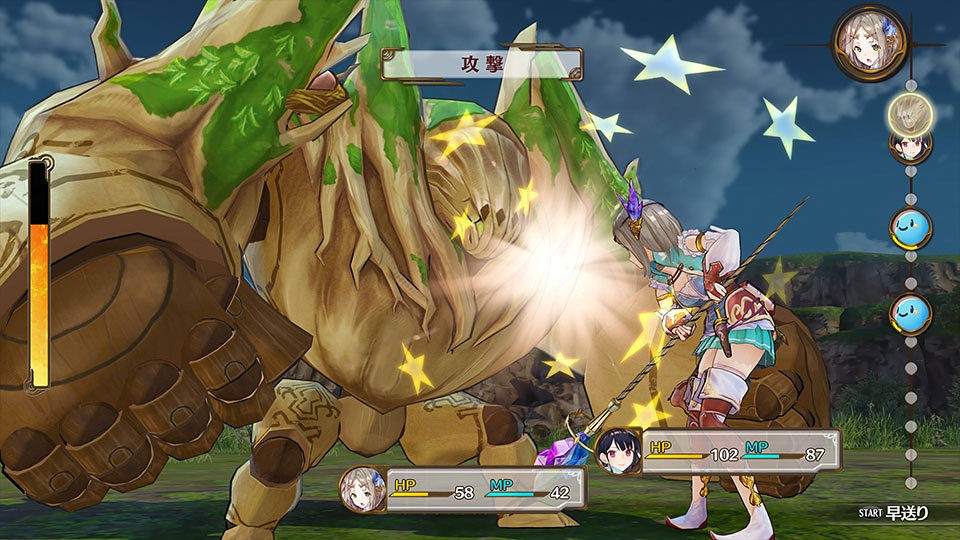This screenshot has width=960, height=540.
Task: Choose the dark-haired girl's turn timeline portrait
Action: pos(910,146)
